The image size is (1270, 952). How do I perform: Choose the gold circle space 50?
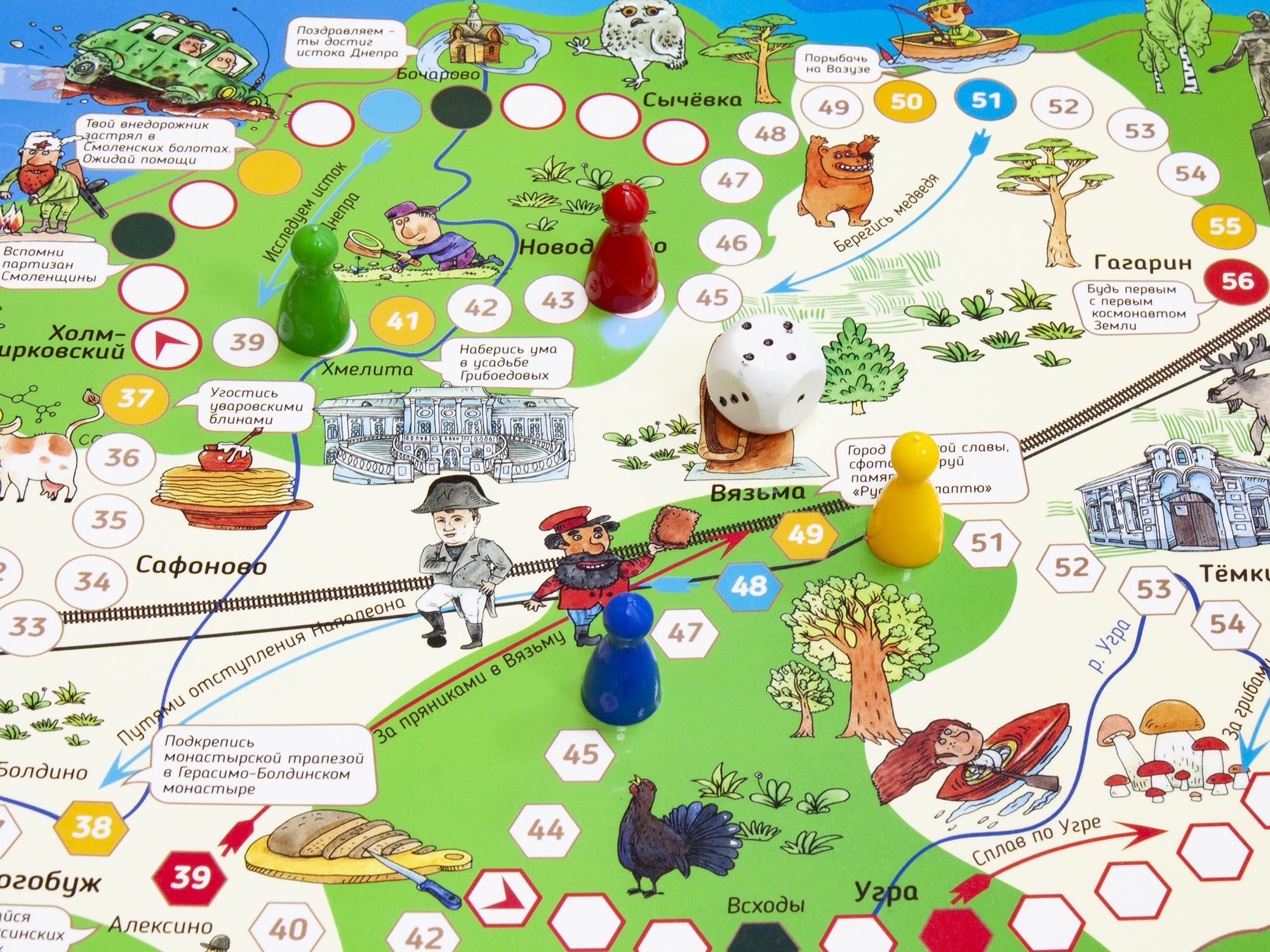coord(906,102)
